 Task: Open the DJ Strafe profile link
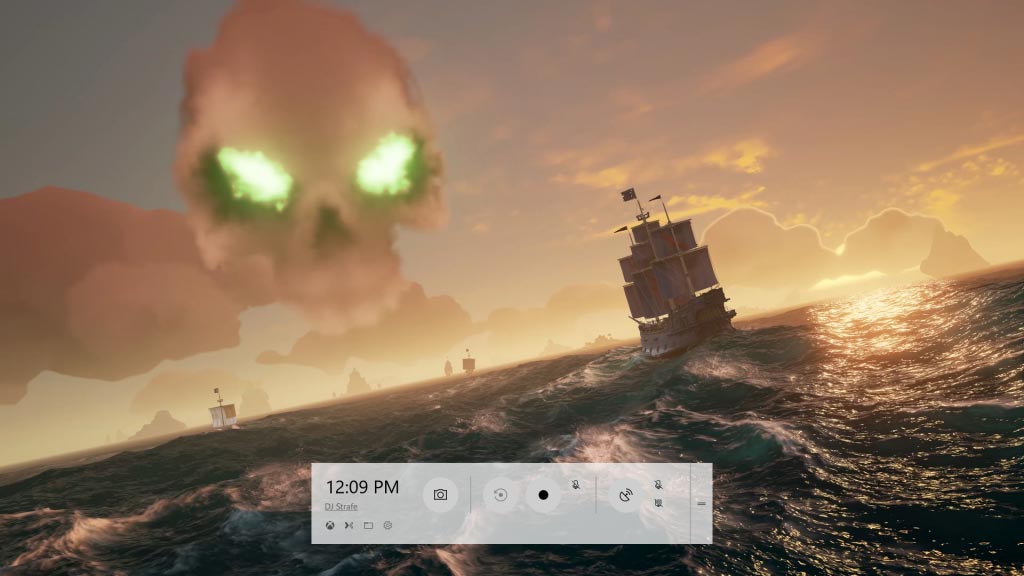[x=342, y=507]
